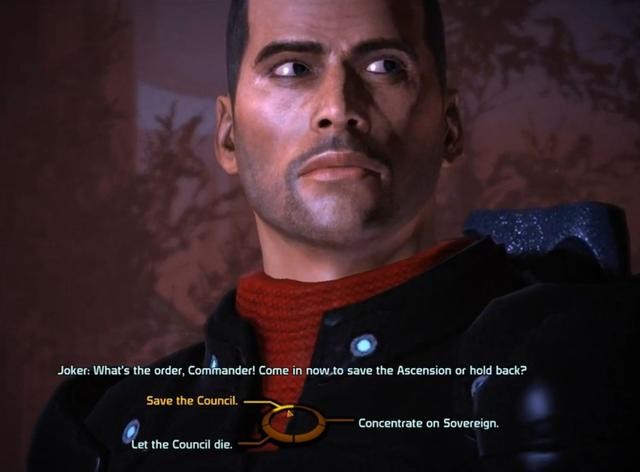Viewport: 640px width, 472px height.
Task: Pick the "Let the Council die." response
Action: 183,443
